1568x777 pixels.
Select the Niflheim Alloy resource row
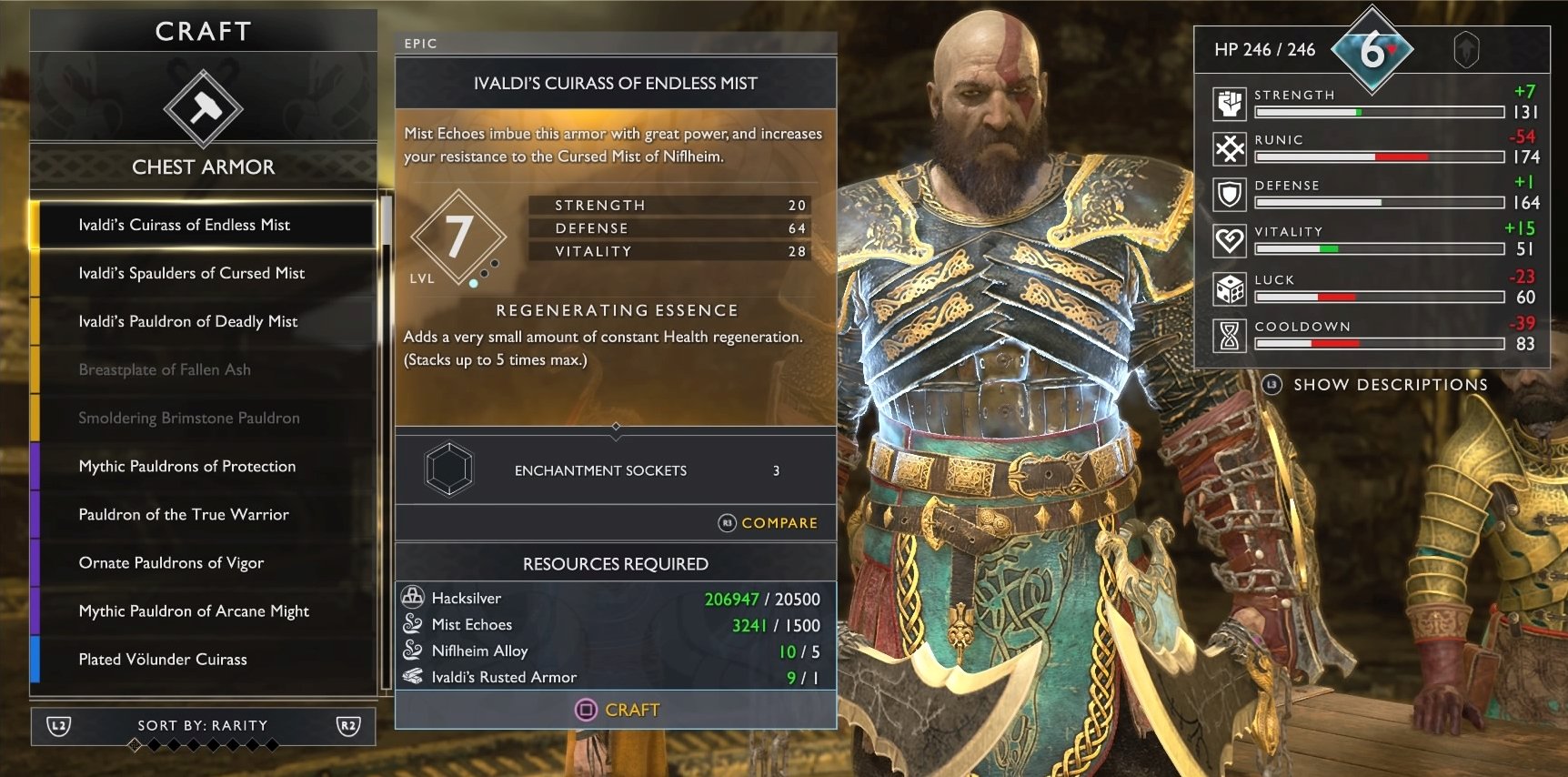click(616, 651)
